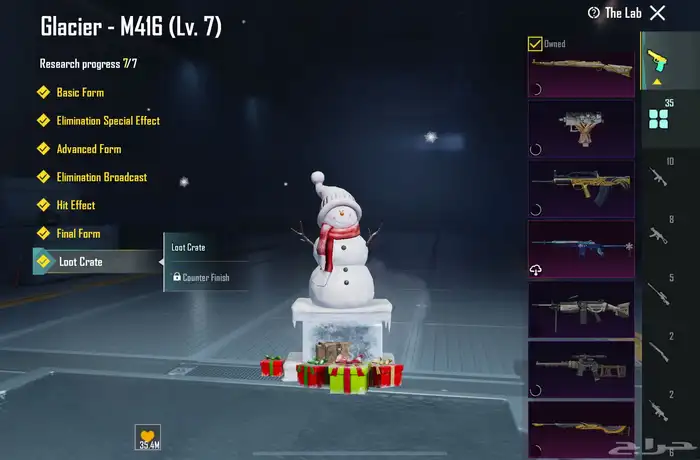Choose Elimination Special Effect stage
Screen dimensions: 700x460
coord(108,121)
